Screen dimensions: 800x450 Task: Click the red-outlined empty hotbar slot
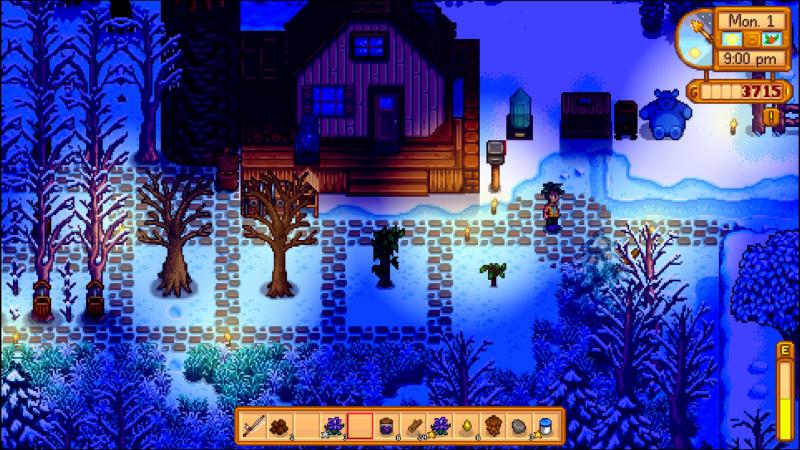[360, 424]
